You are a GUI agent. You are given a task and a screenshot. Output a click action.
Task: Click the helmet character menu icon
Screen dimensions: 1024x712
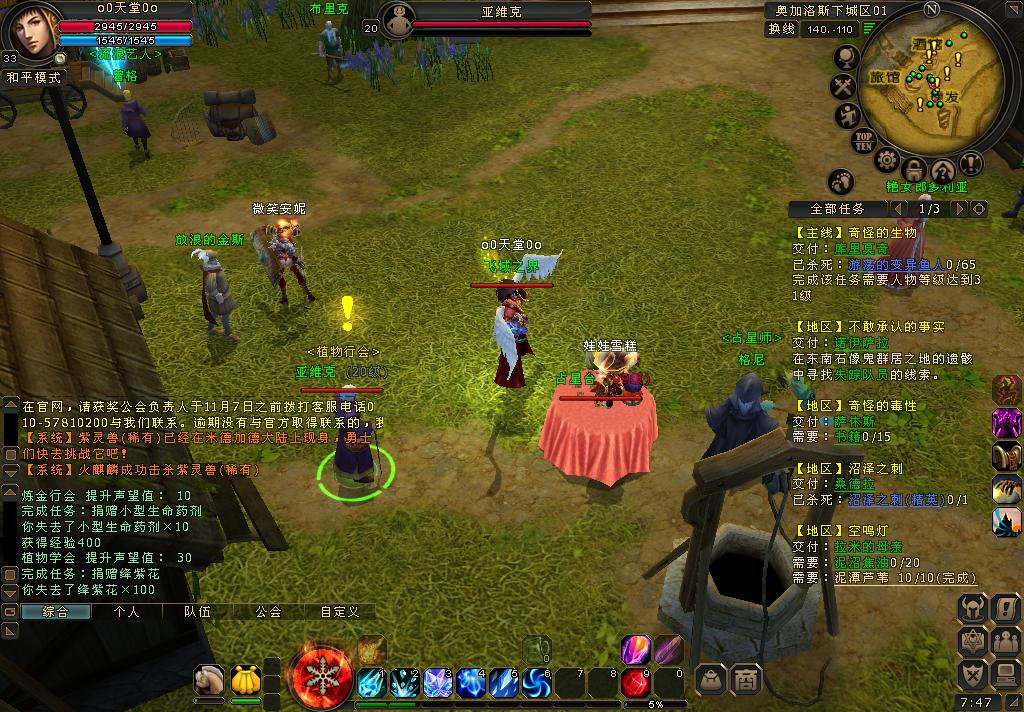pyautogui.click(x=973, y=607)
